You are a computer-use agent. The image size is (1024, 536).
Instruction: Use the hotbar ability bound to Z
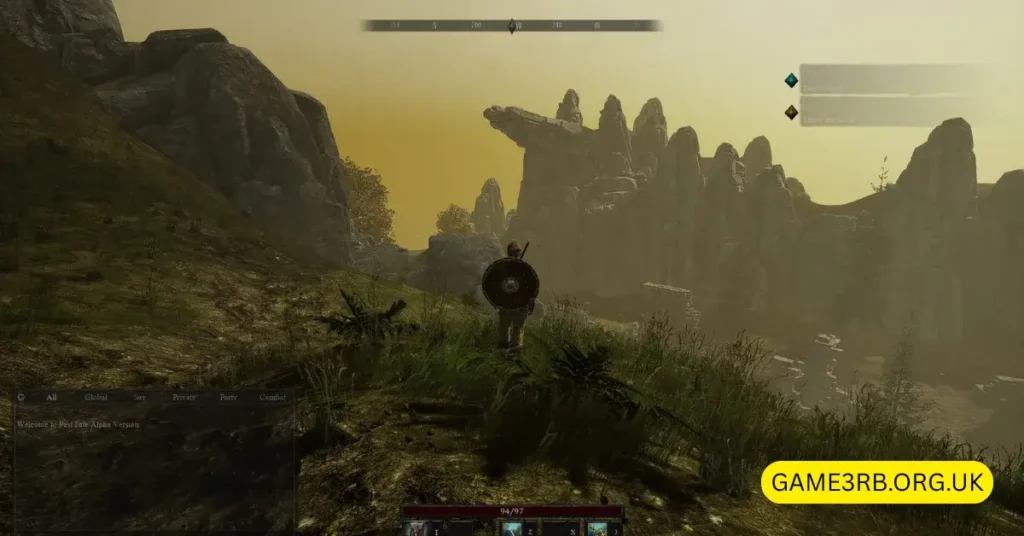(512, 528)
